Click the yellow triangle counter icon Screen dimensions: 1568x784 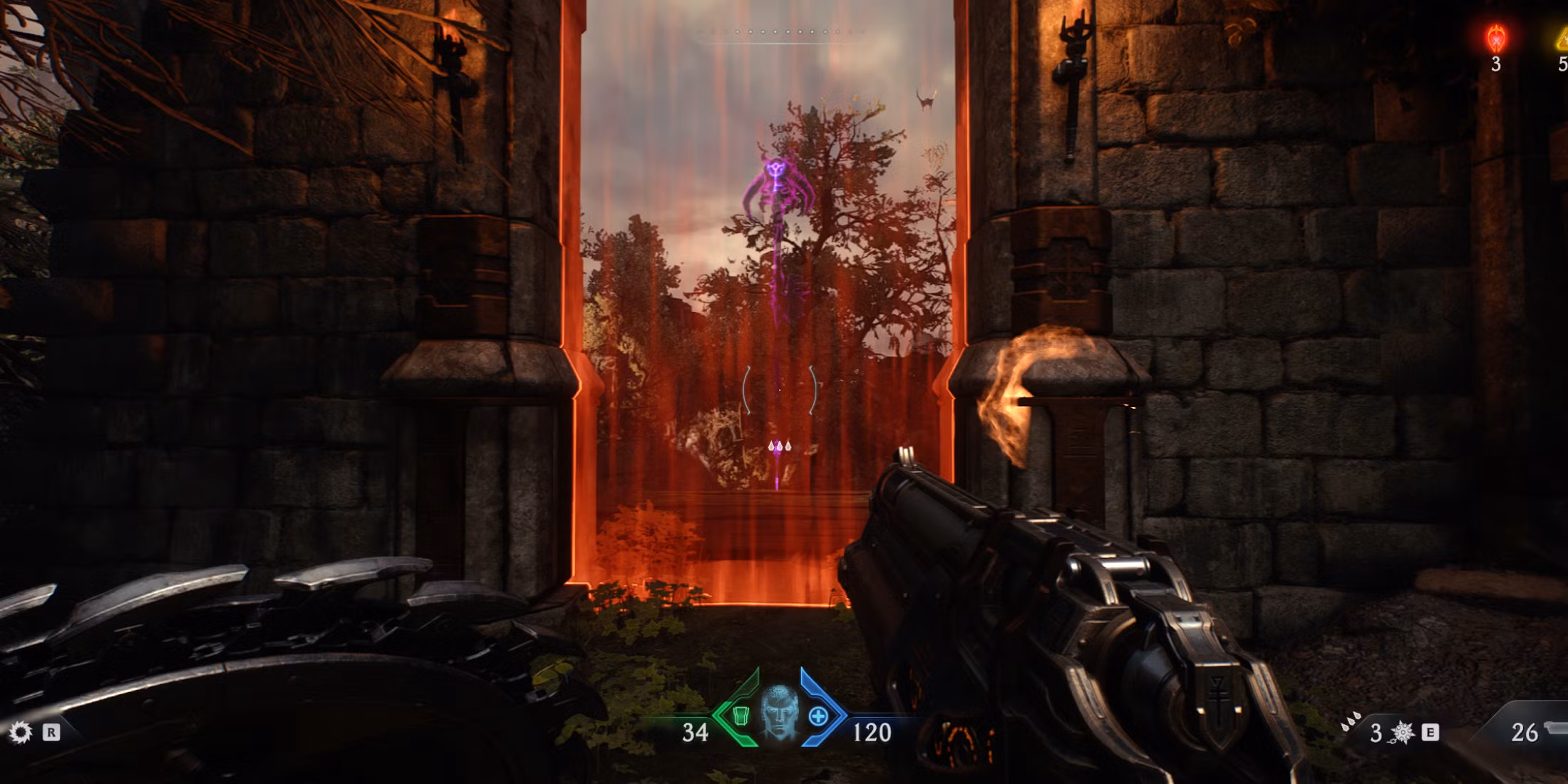click(x=1561, y=38)
